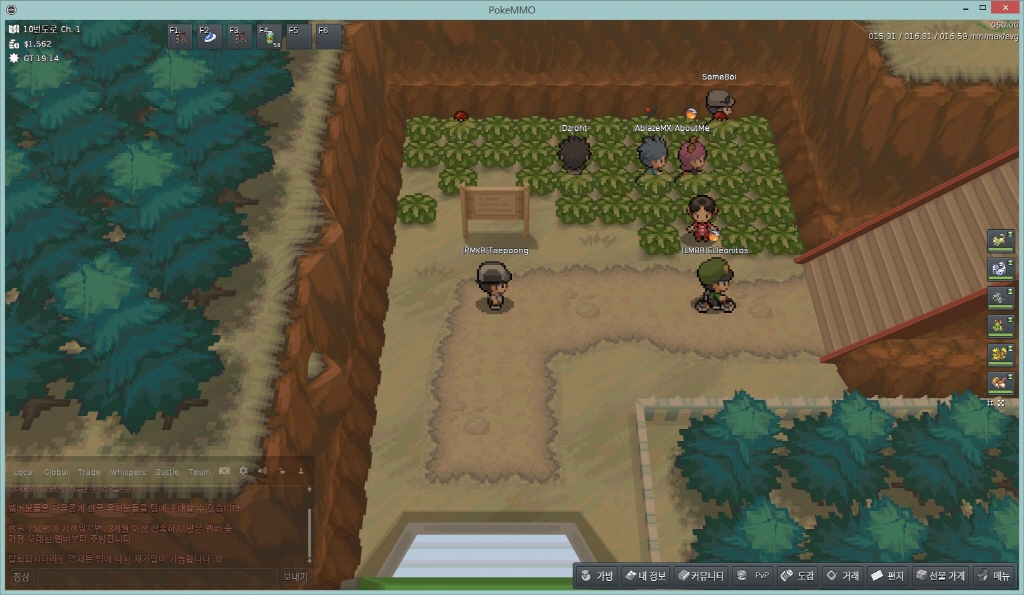Switch to the Whispers chat tab
The image size is (1024, 595).
127,472
